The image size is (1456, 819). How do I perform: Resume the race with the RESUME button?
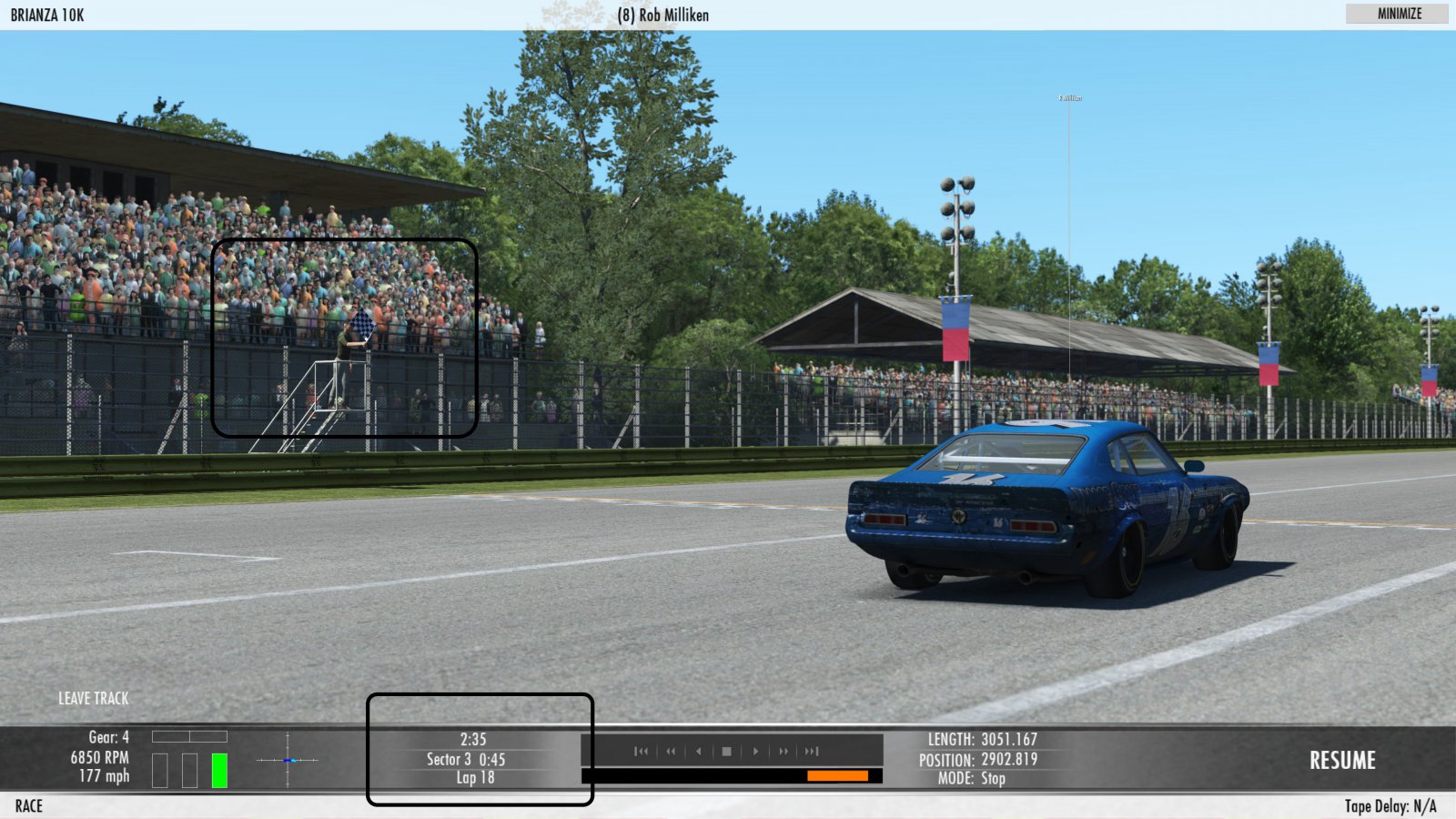[1342, 760]
